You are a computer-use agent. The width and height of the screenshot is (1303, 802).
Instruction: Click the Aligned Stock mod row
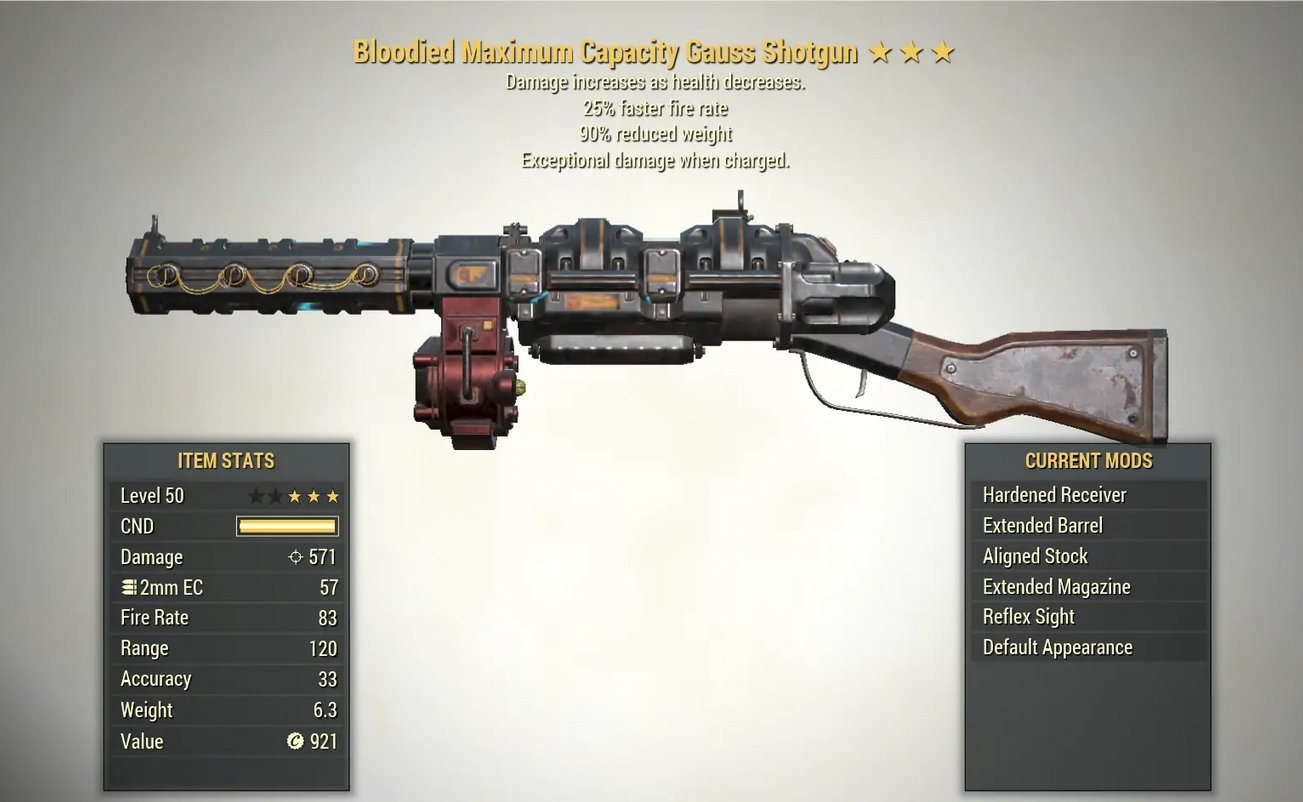click(1087, 556)
